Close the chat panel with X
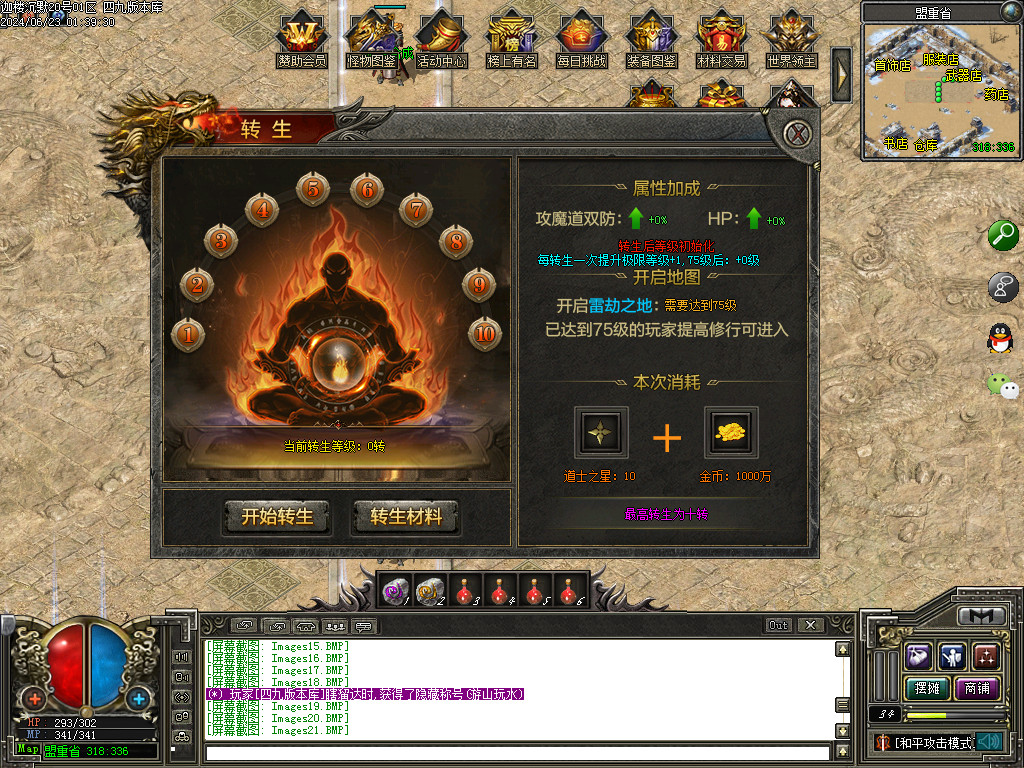The image size is (1024, 768). tap(810, 625)
